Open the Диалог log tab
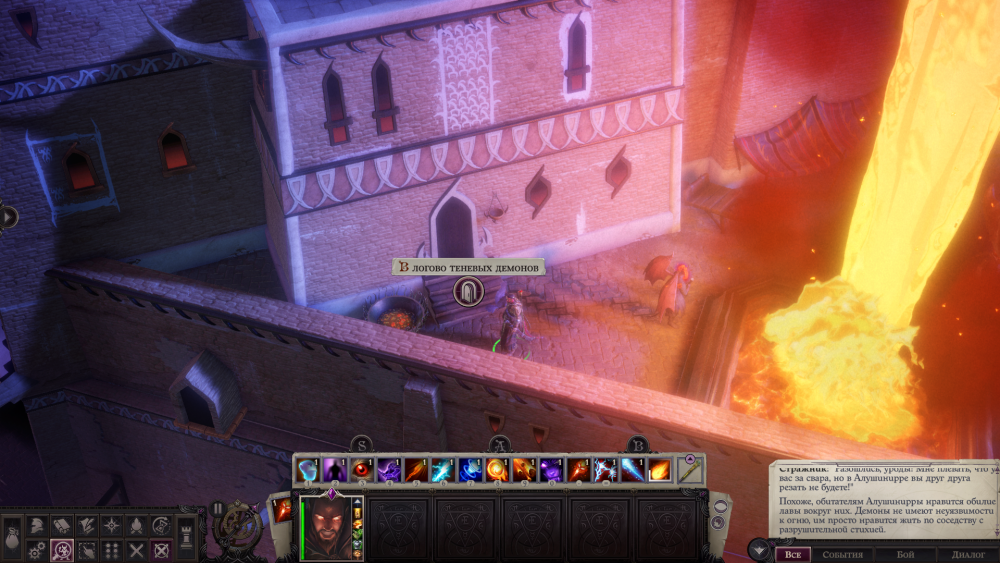This screenshot has width=1000, height=563. click(968, 554)
